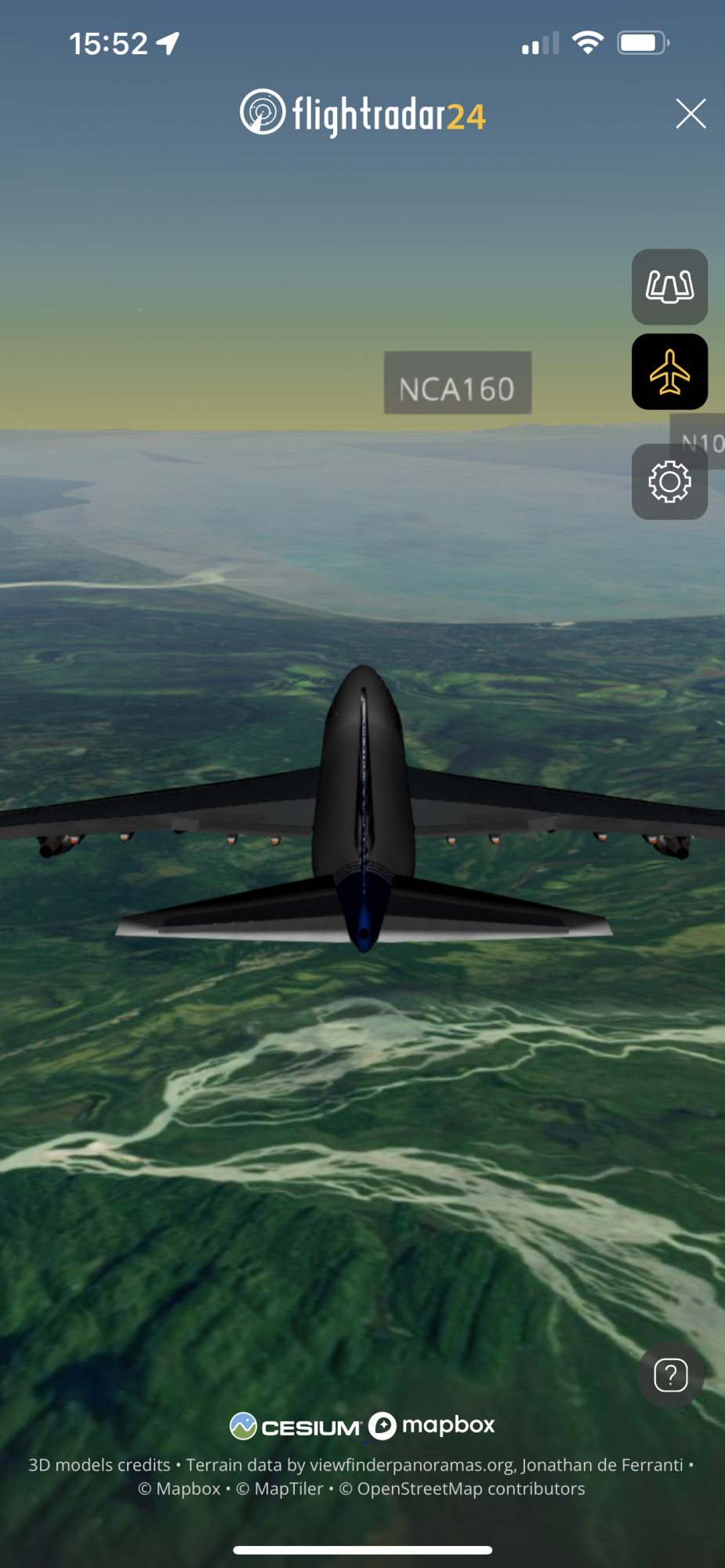Screen dimensions: 725x1568
Task: Close the 3D view with the X button
Action: coord(691,114)
